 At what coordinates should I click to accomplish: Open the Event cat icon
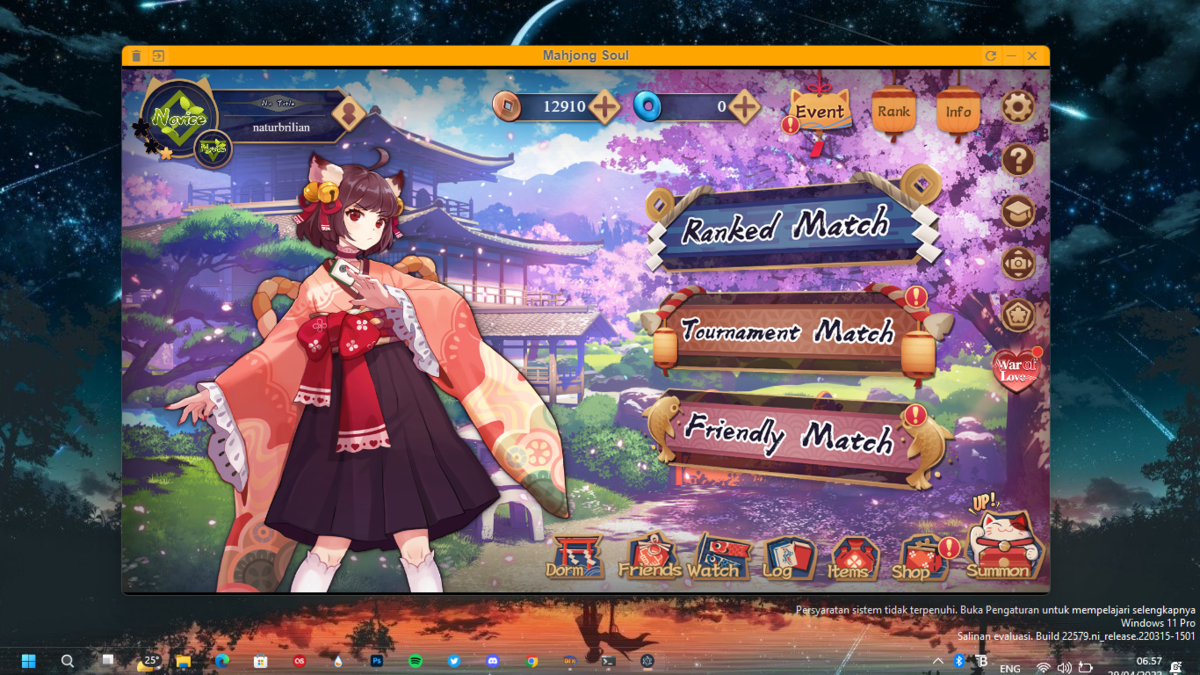click(820, 112)
